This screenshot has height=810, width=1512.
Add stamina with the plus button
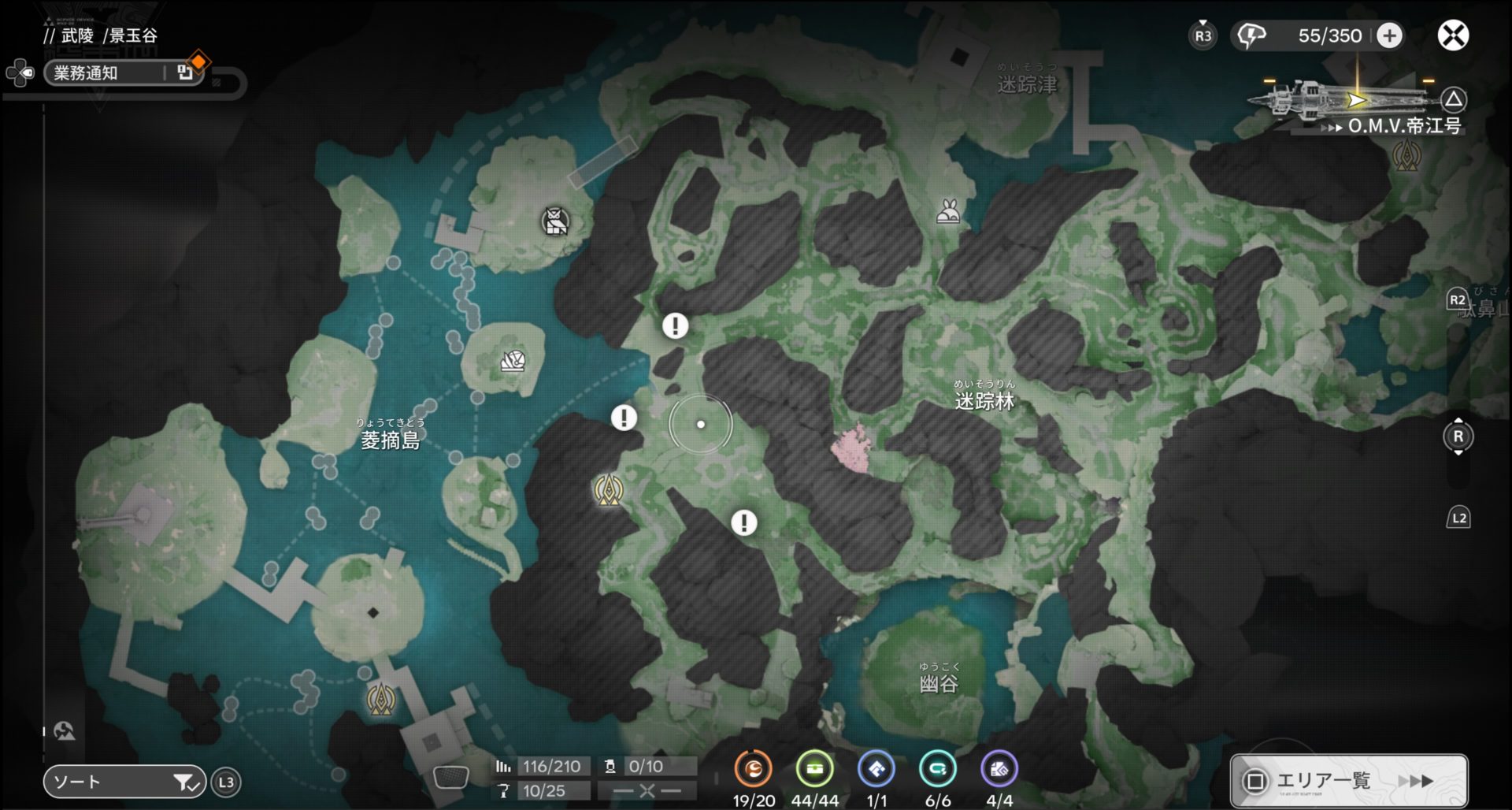coord(1390,35)
